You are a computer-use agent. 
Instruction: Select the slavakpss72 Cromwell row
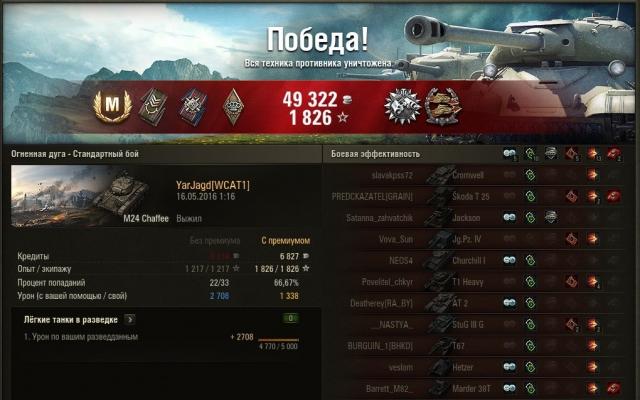[478, 174]
